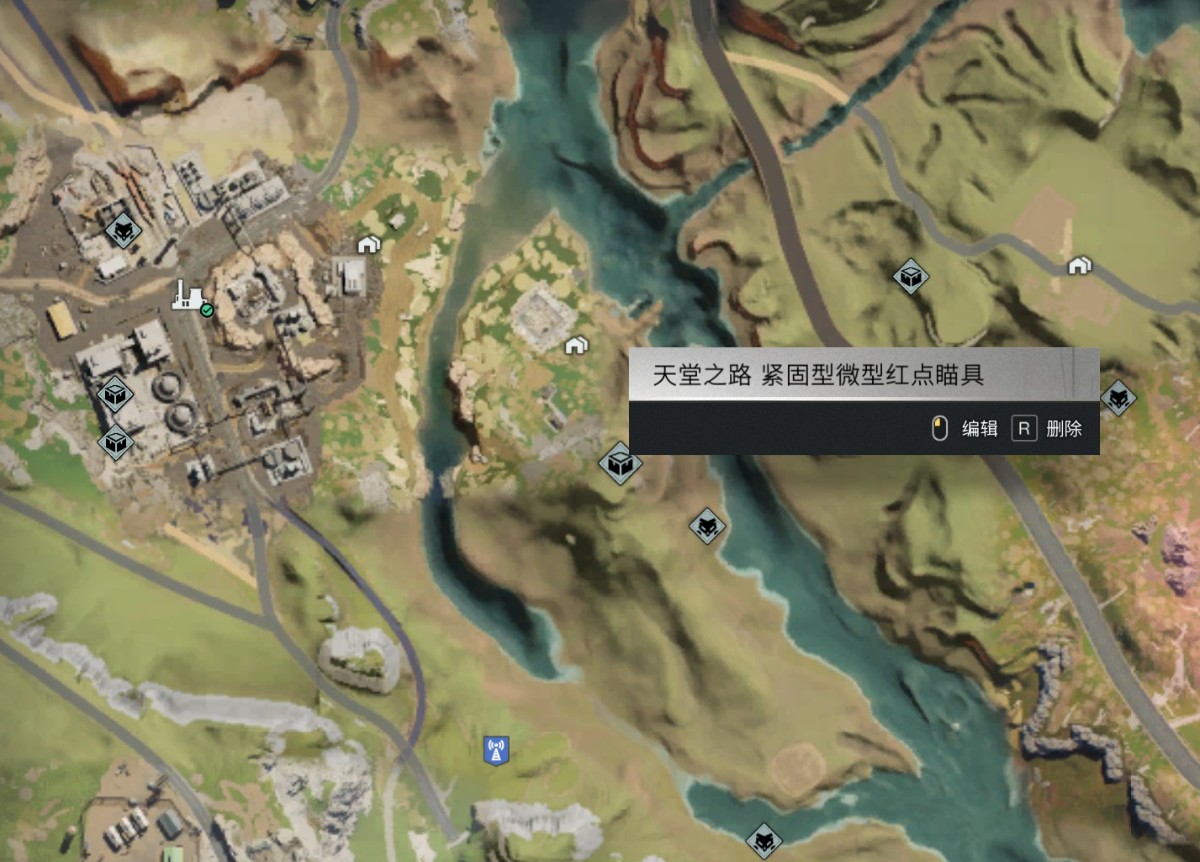
Task: Pick the house marker on the river island
Action: [x=575, y=345]
